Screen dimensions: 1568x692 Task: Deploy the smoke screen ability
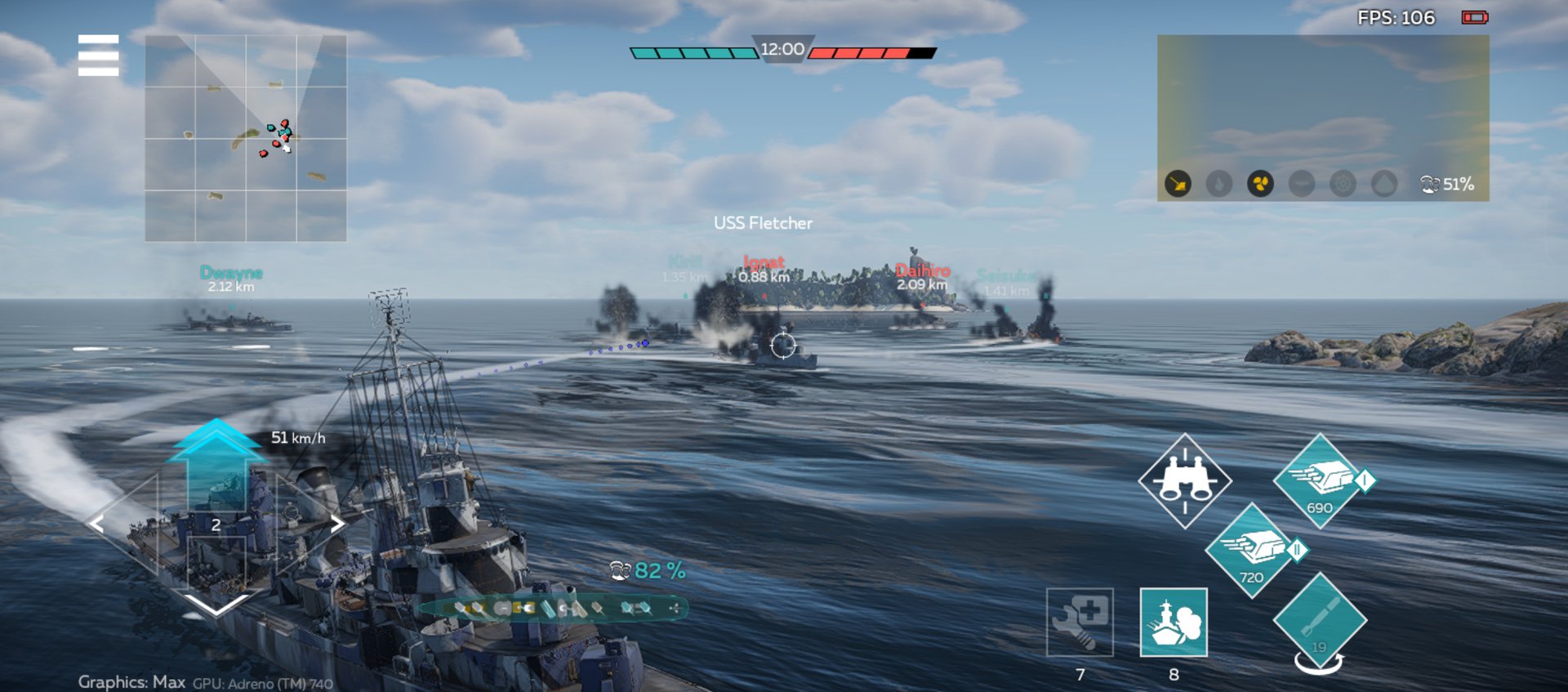pos(1174,622)
